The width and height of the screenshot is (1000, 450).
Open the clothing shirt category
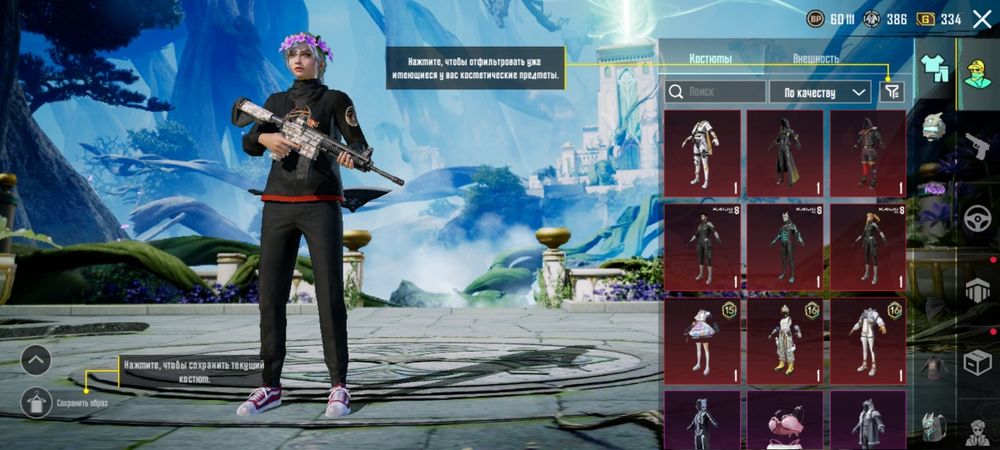pos(934,68)
